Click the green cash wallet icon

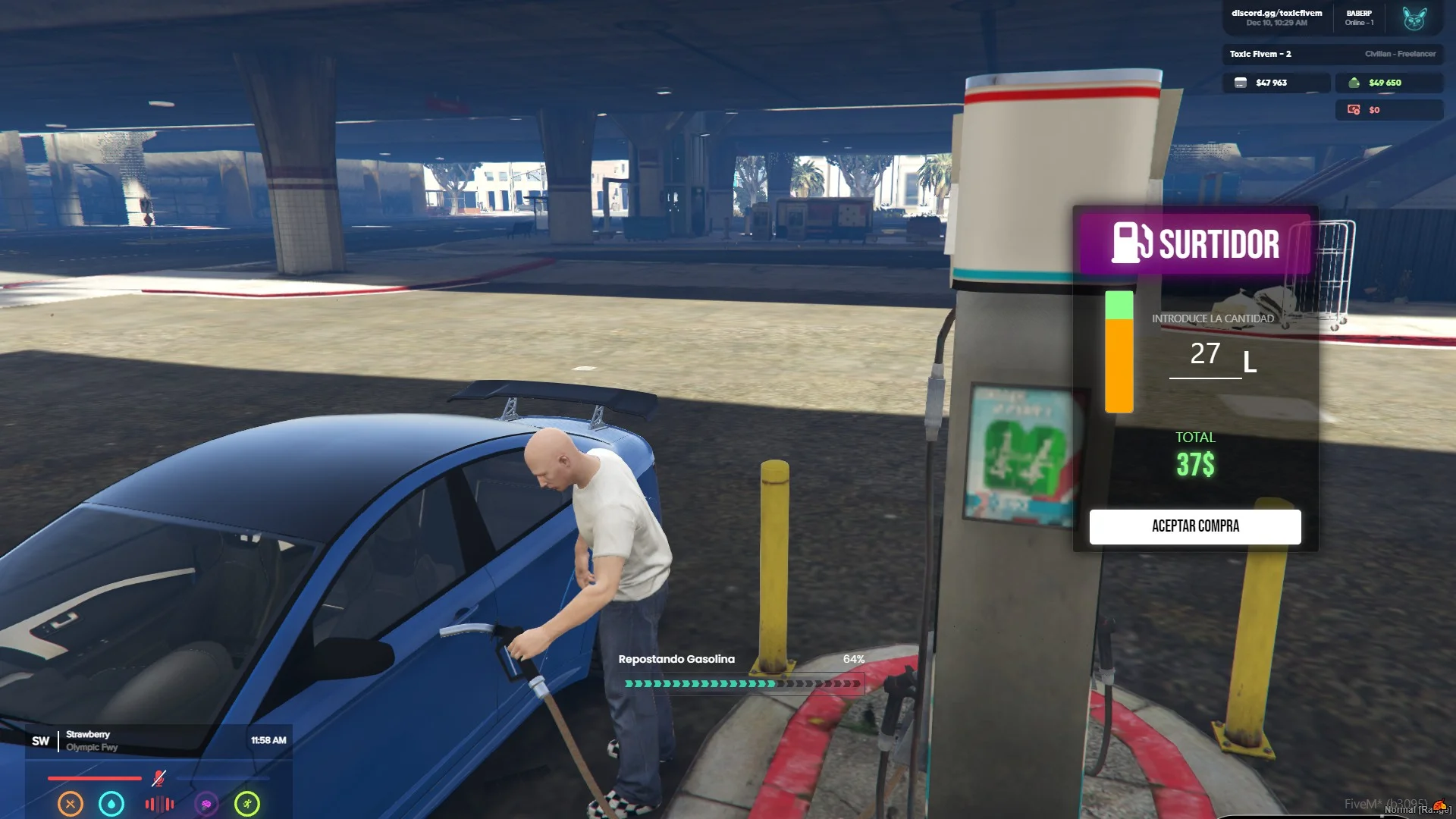click(1354, 83)
